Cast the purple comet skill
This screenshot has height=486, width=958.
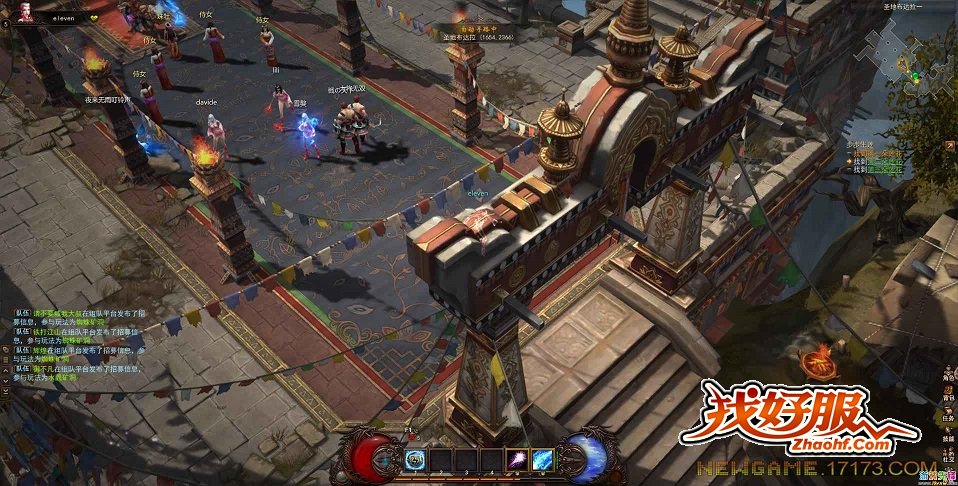pyautogui.click(x=519, y=459)
